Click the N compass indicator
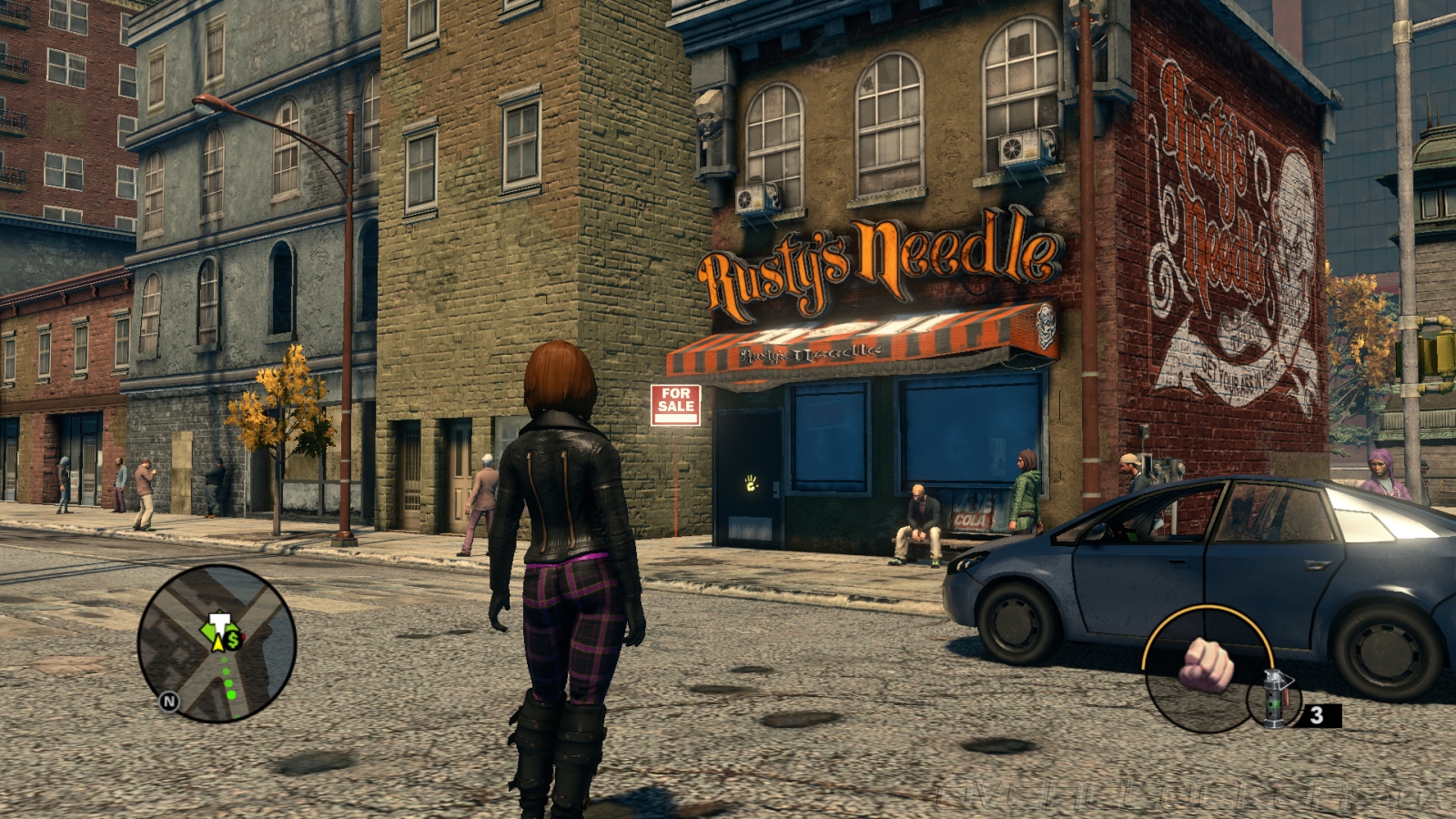The width and height of the screenshot is (1456, 819). coord(168,702)
